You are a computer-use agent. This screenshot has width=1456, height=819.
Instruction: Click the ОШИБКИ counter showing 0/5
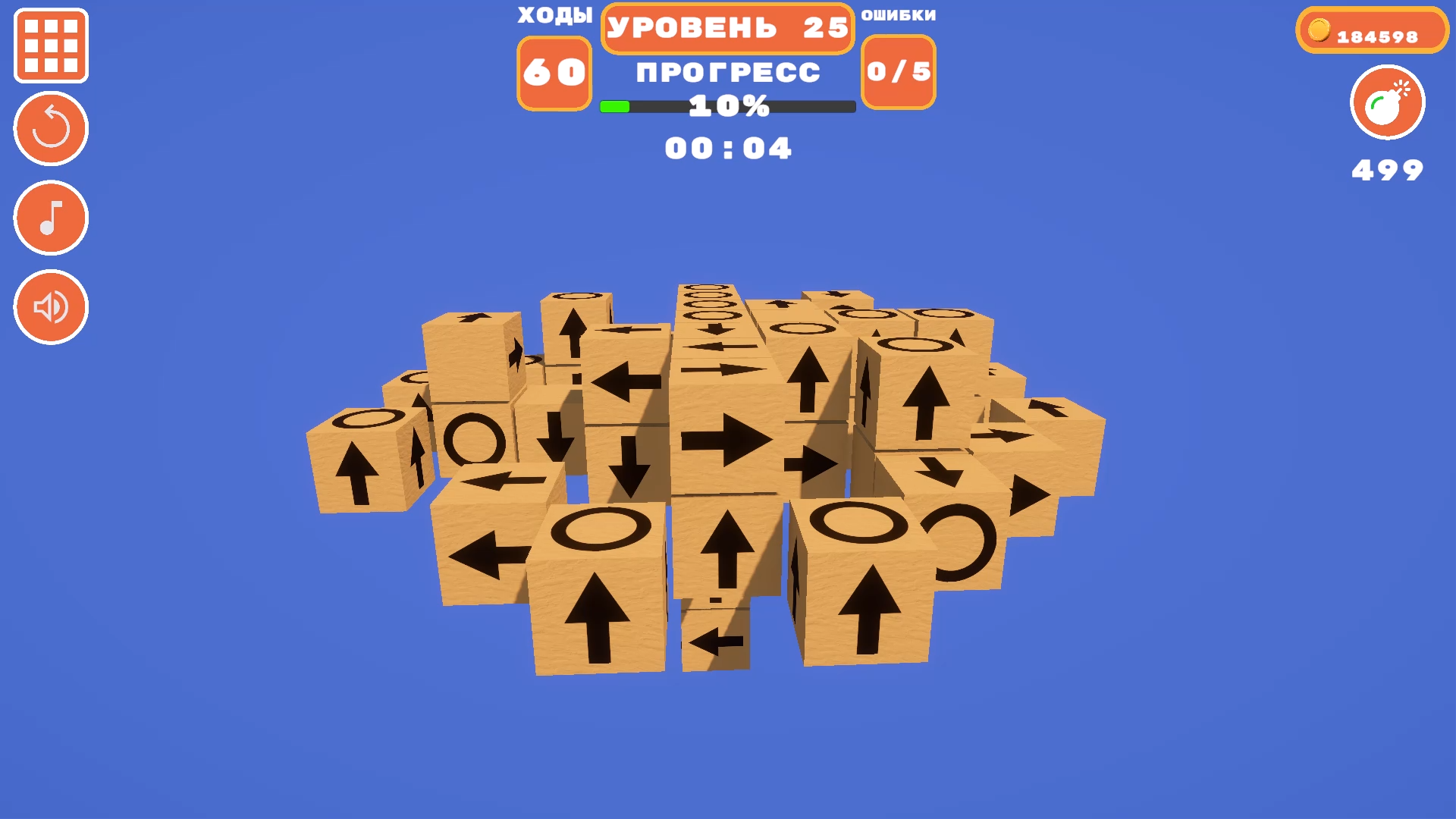click(x=898, y=72)
